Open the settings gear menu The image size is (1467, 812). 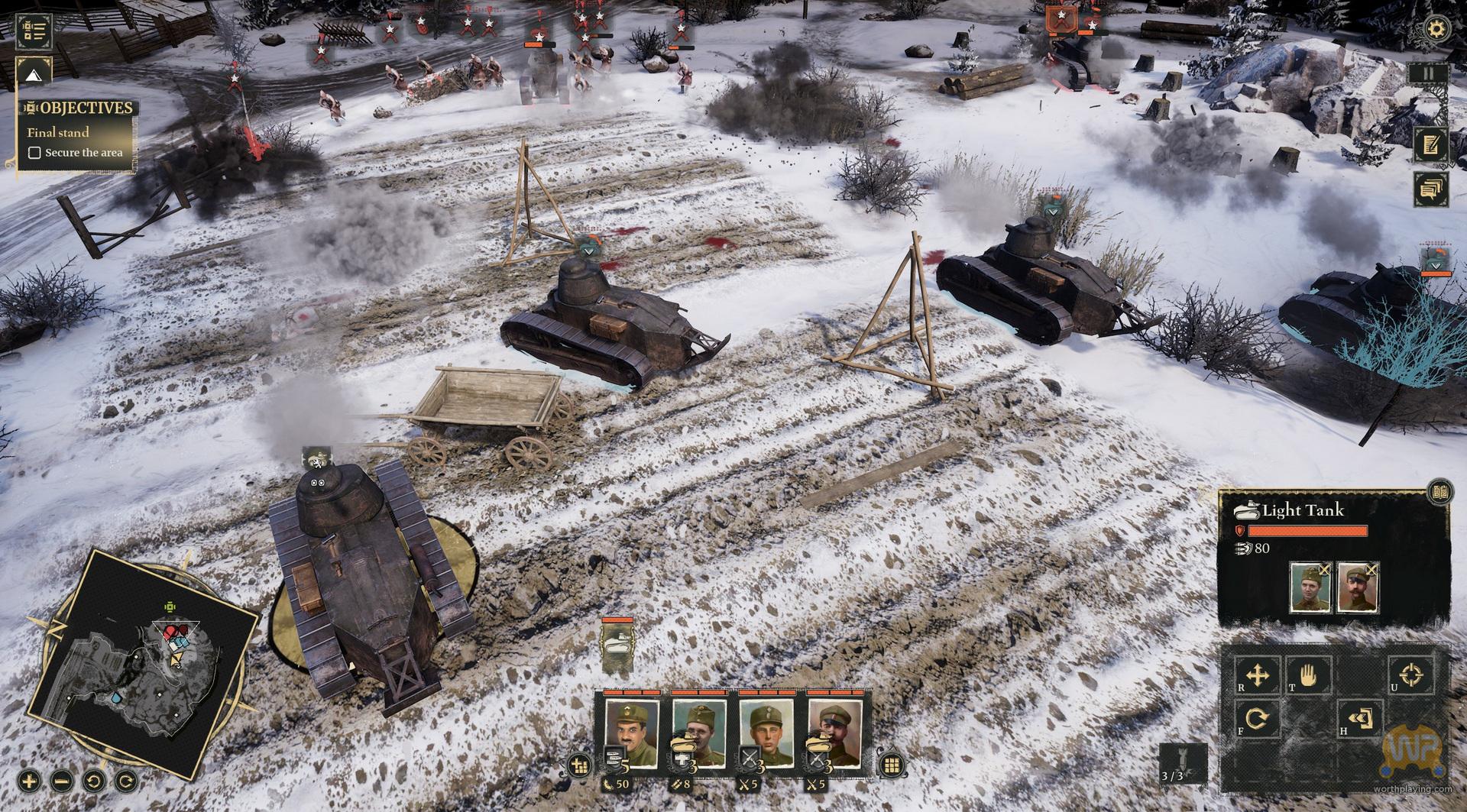[1437, 30]
